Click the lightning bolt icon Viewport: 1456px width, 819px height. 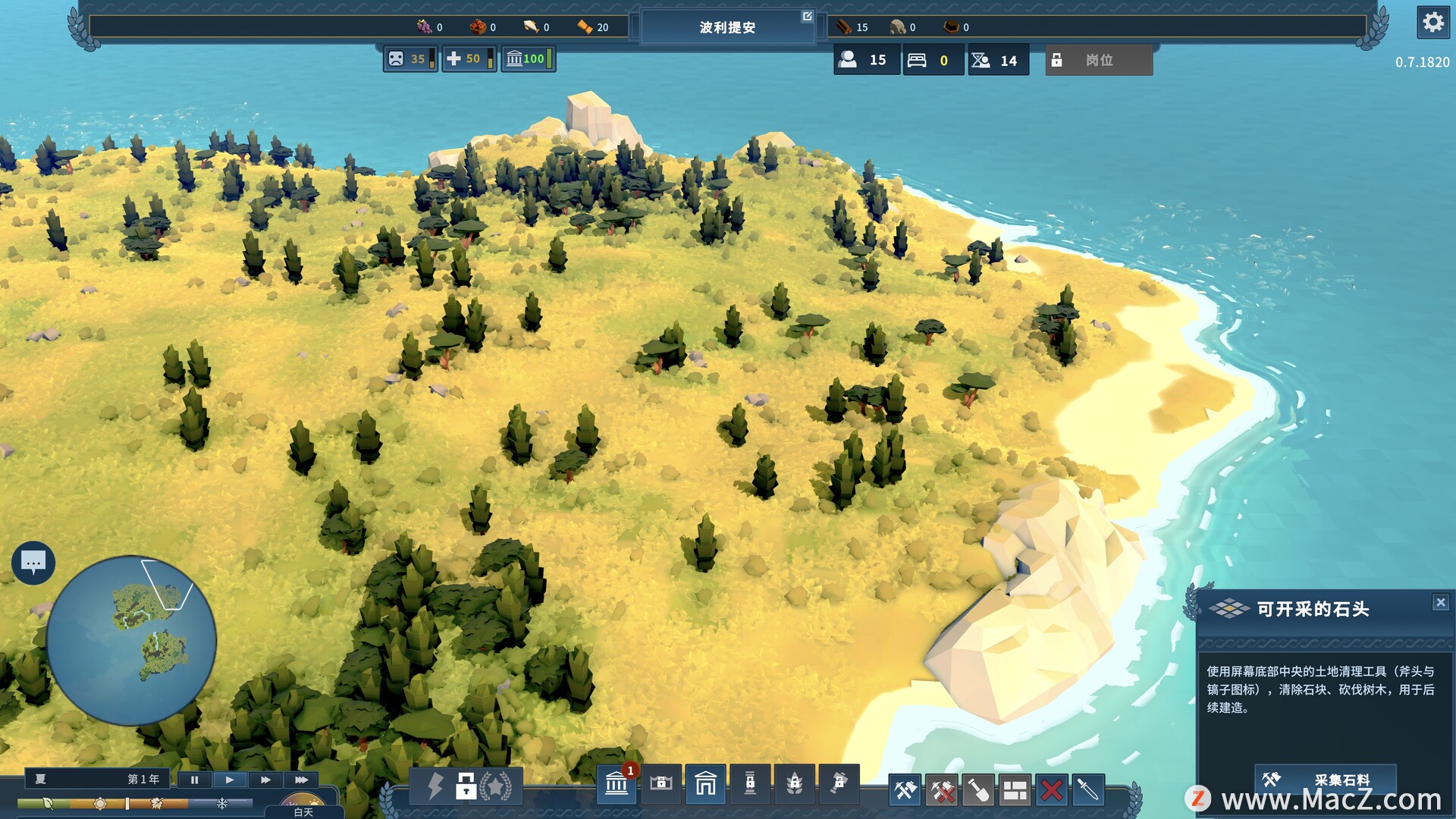[435, 786]
